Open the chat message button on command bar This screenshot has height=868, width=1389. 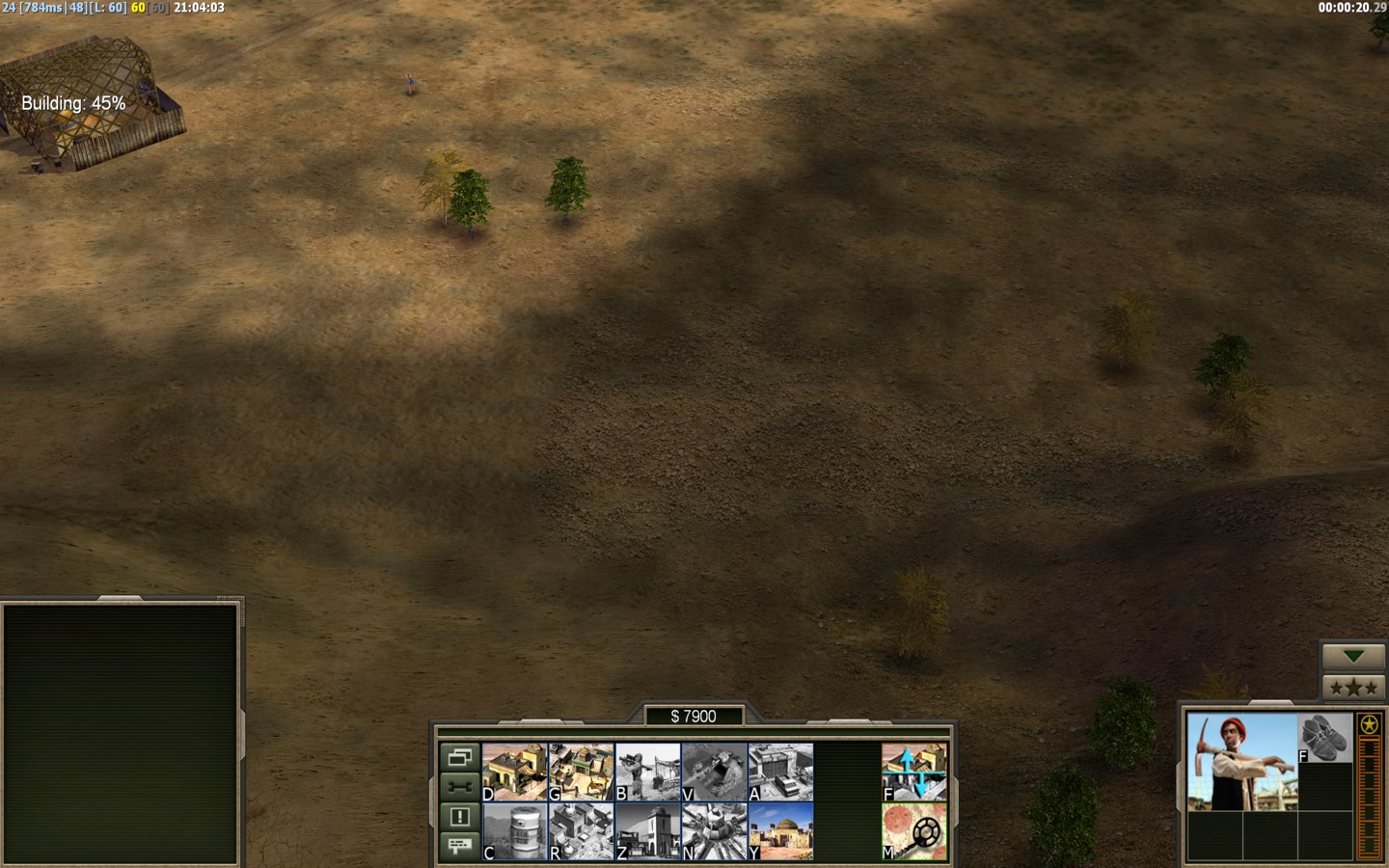(x=460, y=846)
